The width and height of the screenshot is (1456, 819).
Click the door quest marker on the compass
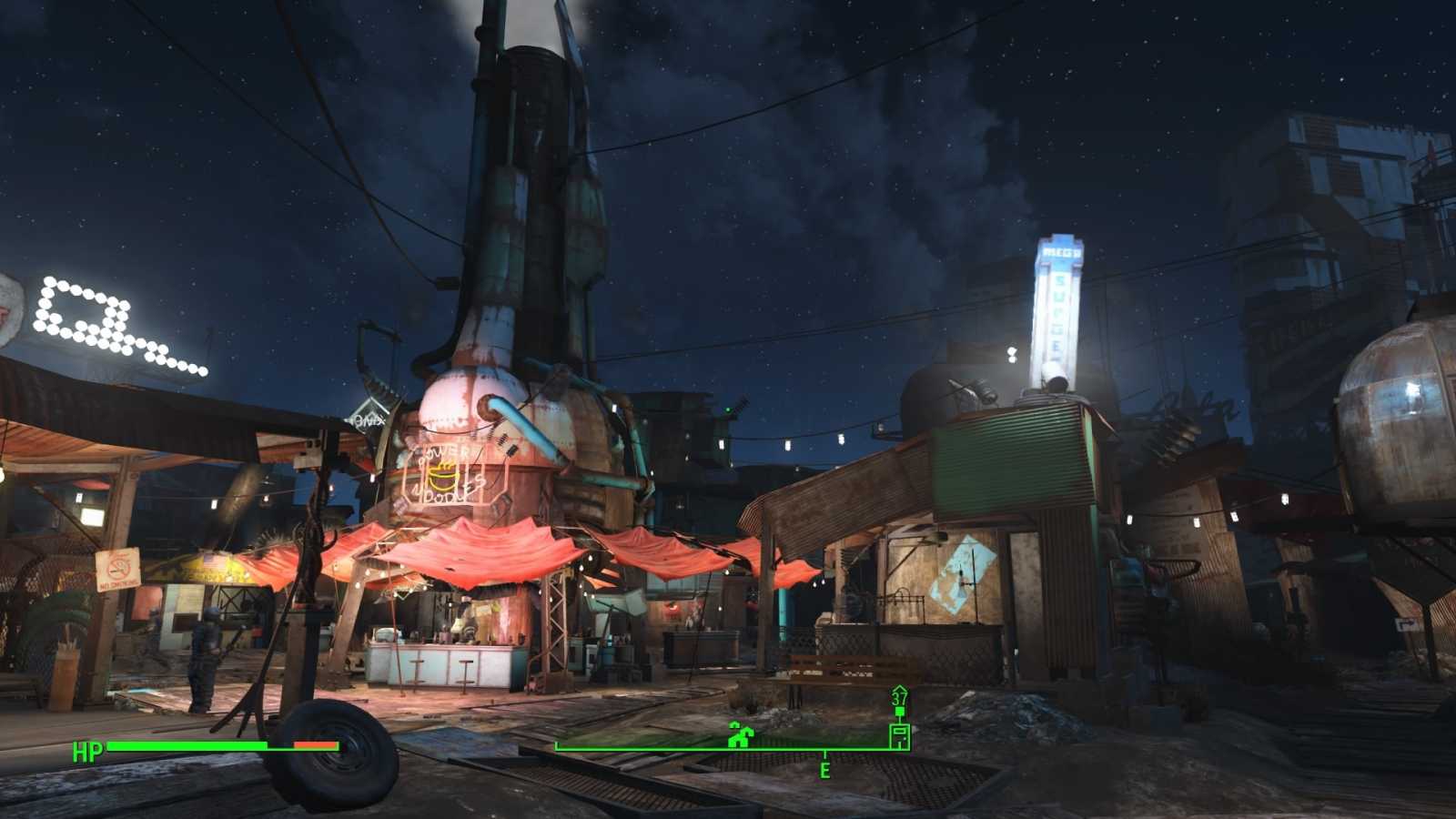899,733
